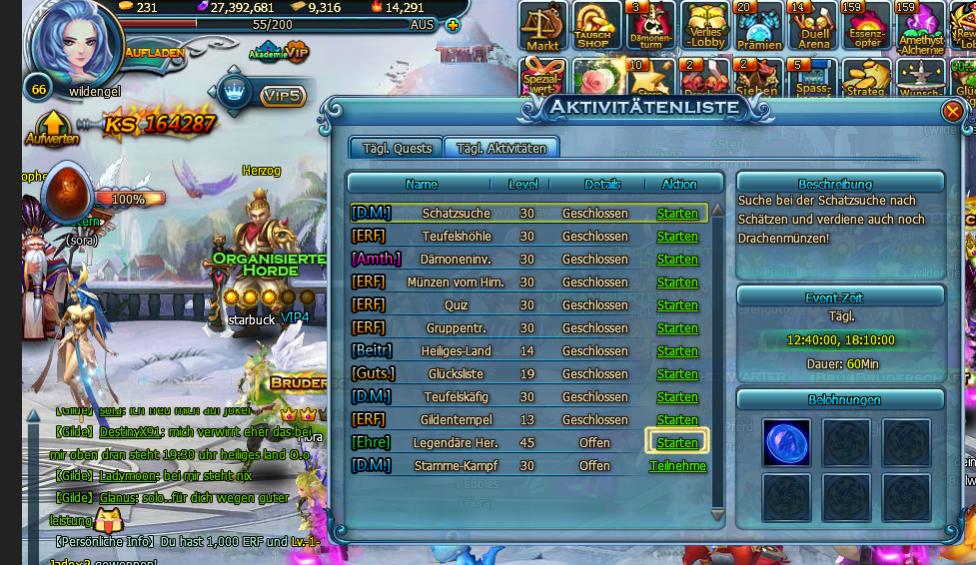Close the Aktivitätenliste window
976x565 pixels.
tap(952, 111)
